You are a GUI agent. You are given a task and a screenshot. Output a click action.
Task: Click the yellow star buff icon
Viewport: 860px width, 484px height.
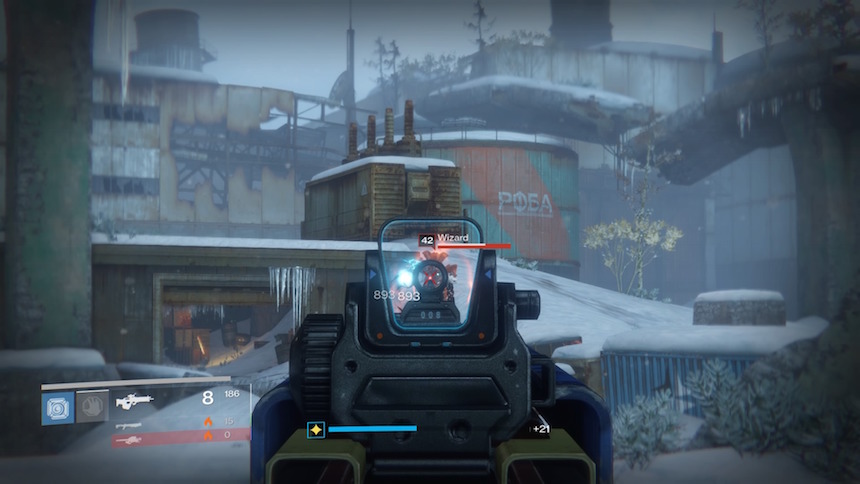316,429
